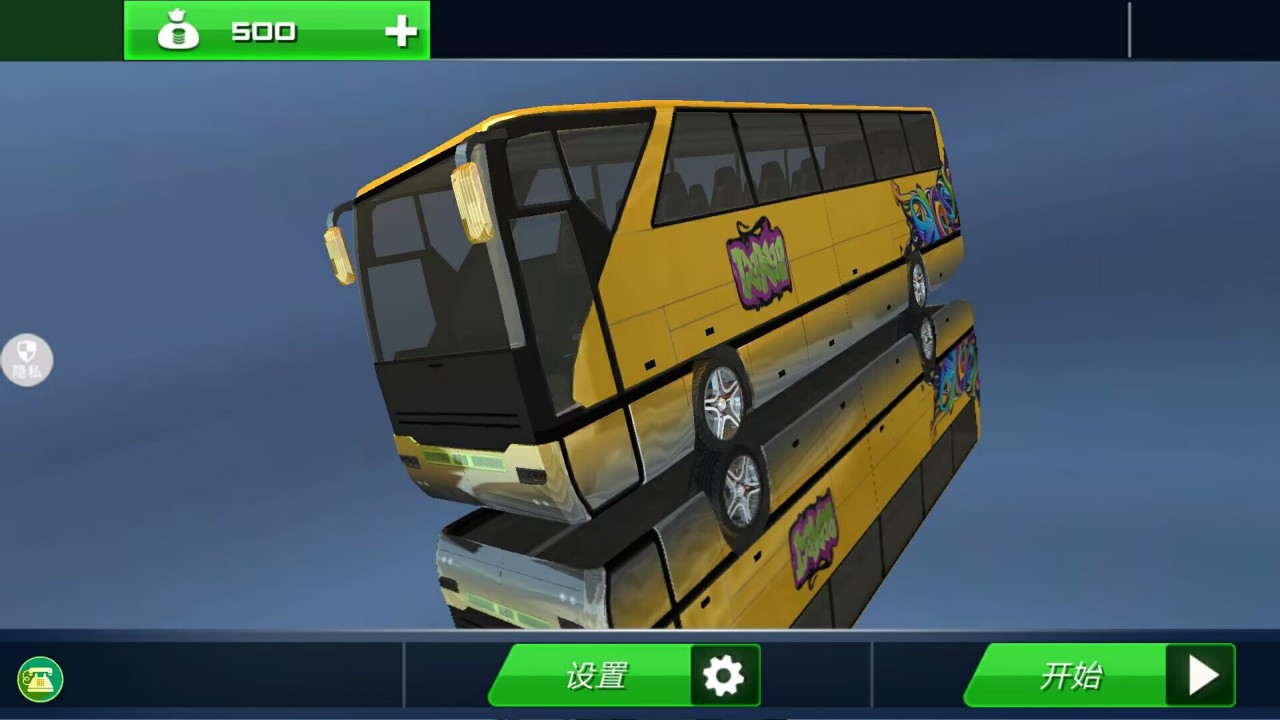Viewport: 1280px width, 720px height.
Task: Start the game with 开始 button
Action: (x=1100, y=676)
